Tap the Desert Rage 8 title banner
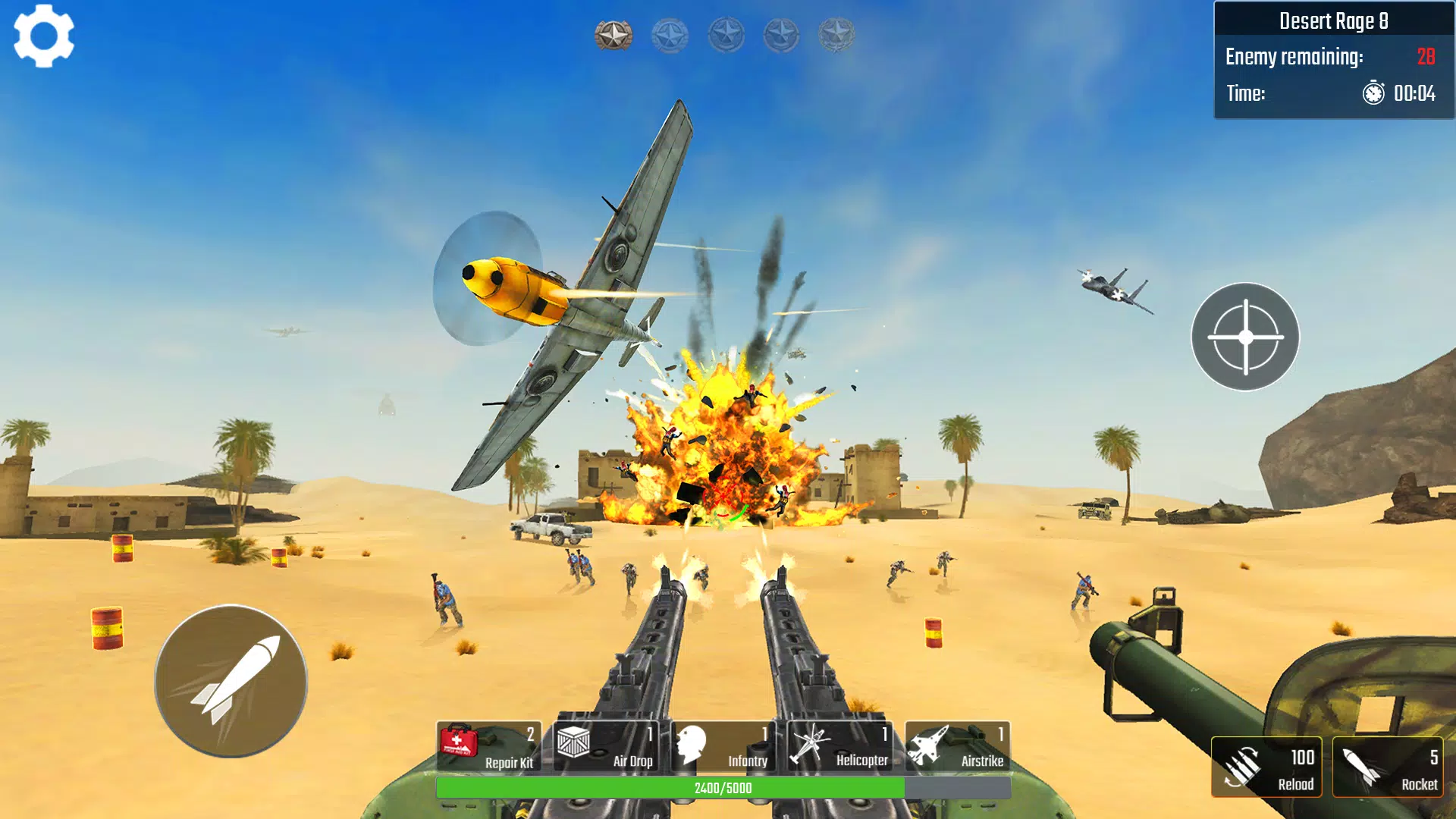The height and width of the screenshot is (819, 1456). pyautogui.click(x=1333, y=20)
